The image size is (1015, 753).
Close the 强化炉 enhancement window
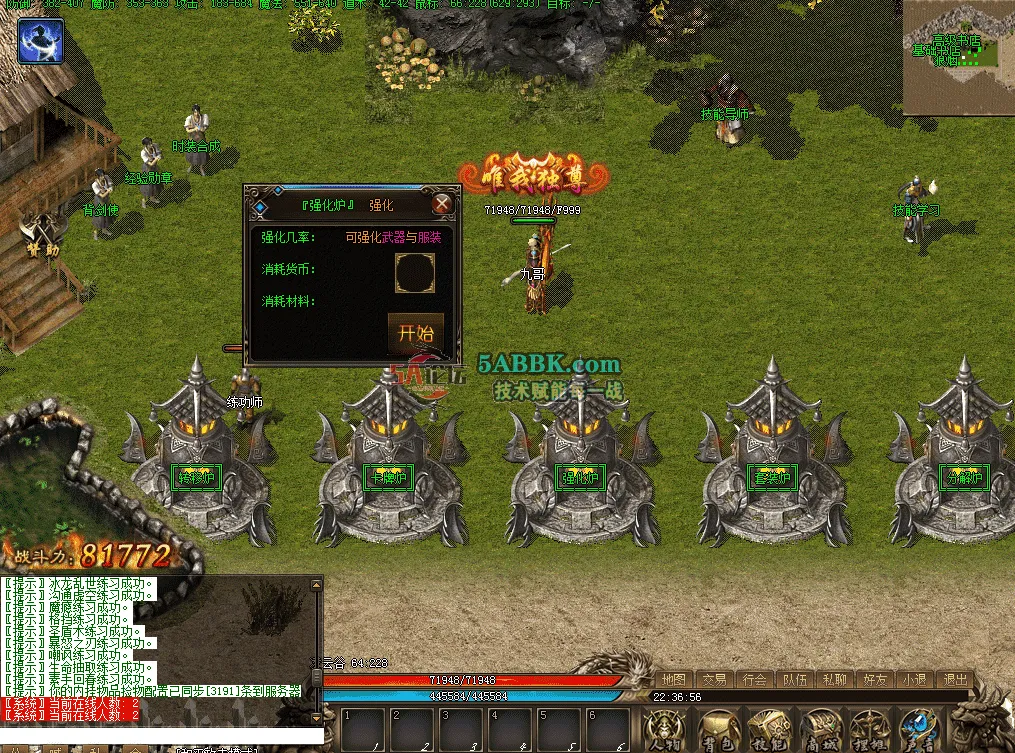tap(443, 204)
